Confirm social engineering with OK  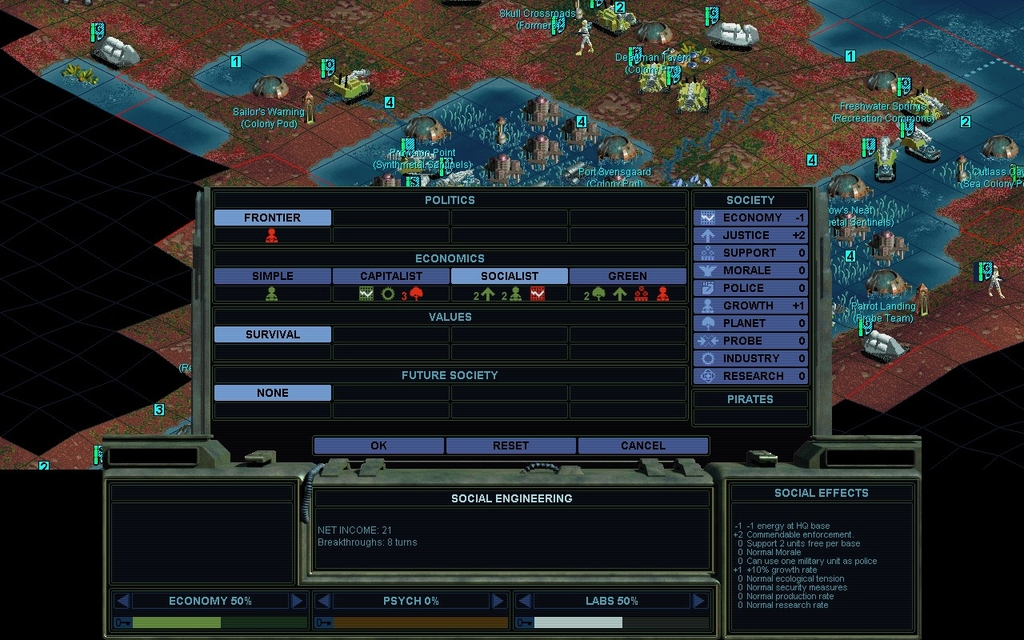(x=378, y=446)
